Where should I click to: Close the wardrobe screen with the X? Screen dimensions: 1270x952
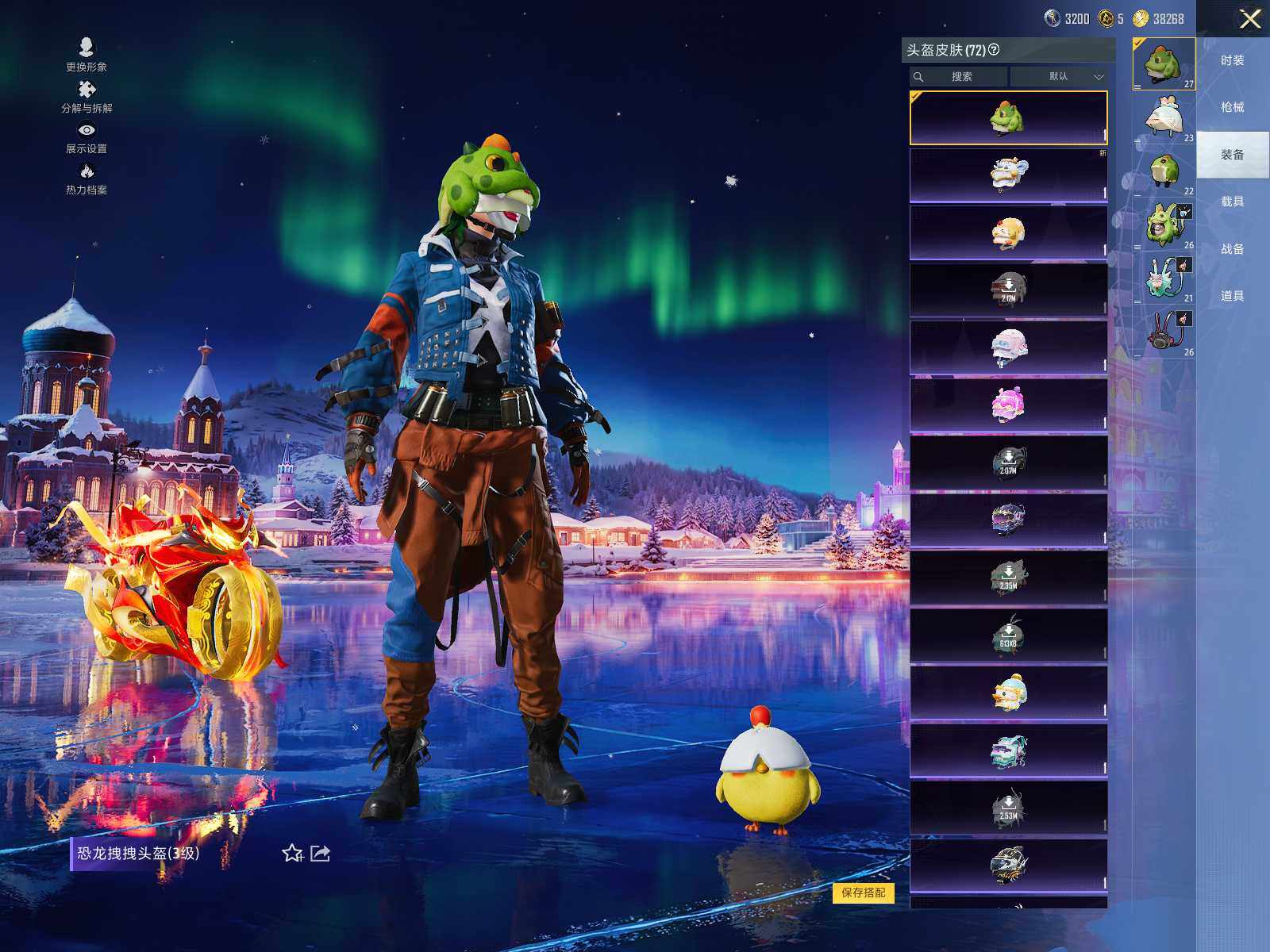pyautogui.click(x=1250, y=19)
